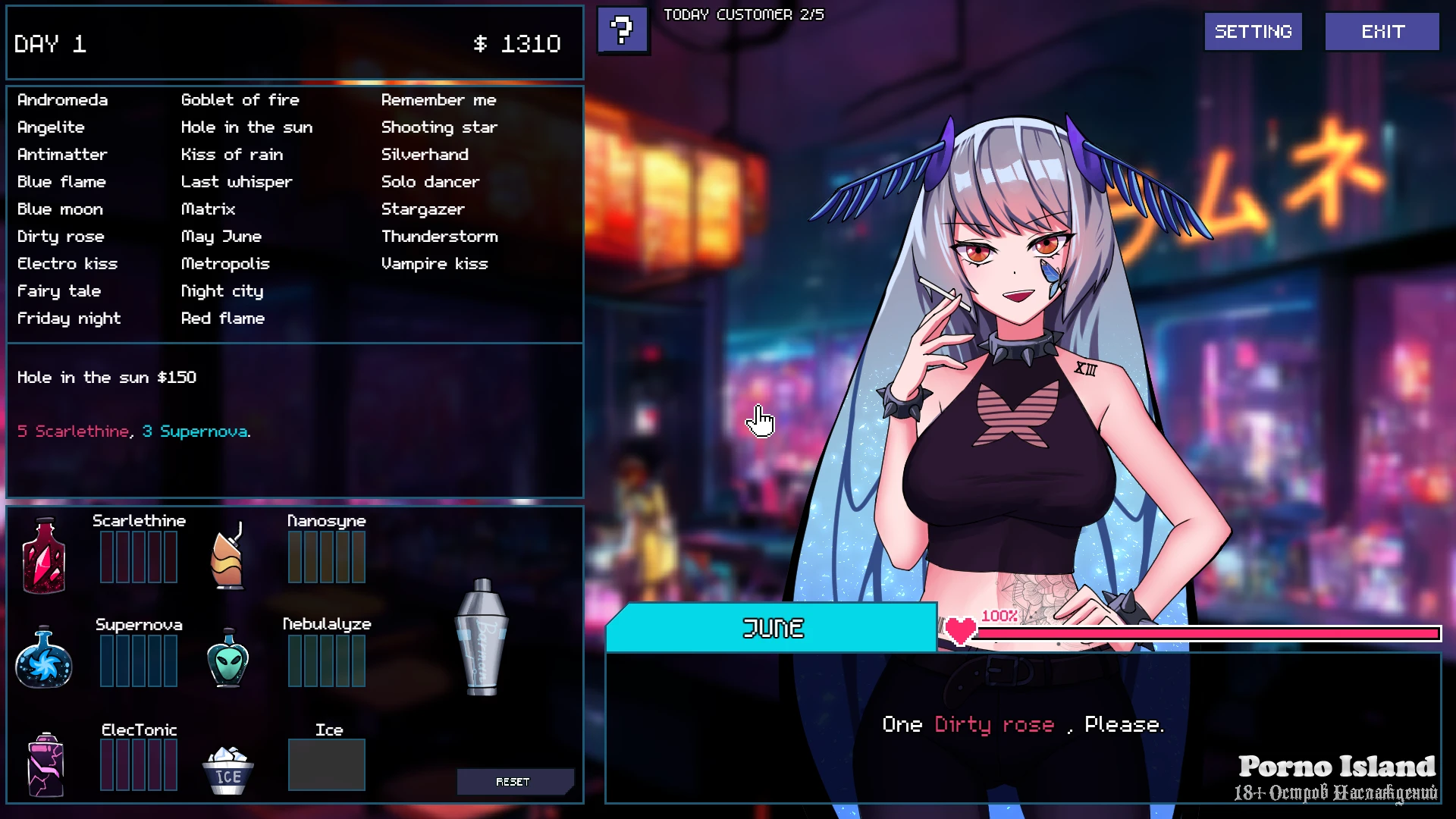Open the Friday night recipe
This screenshot has width=1456, height=819.
coord(69,318)
